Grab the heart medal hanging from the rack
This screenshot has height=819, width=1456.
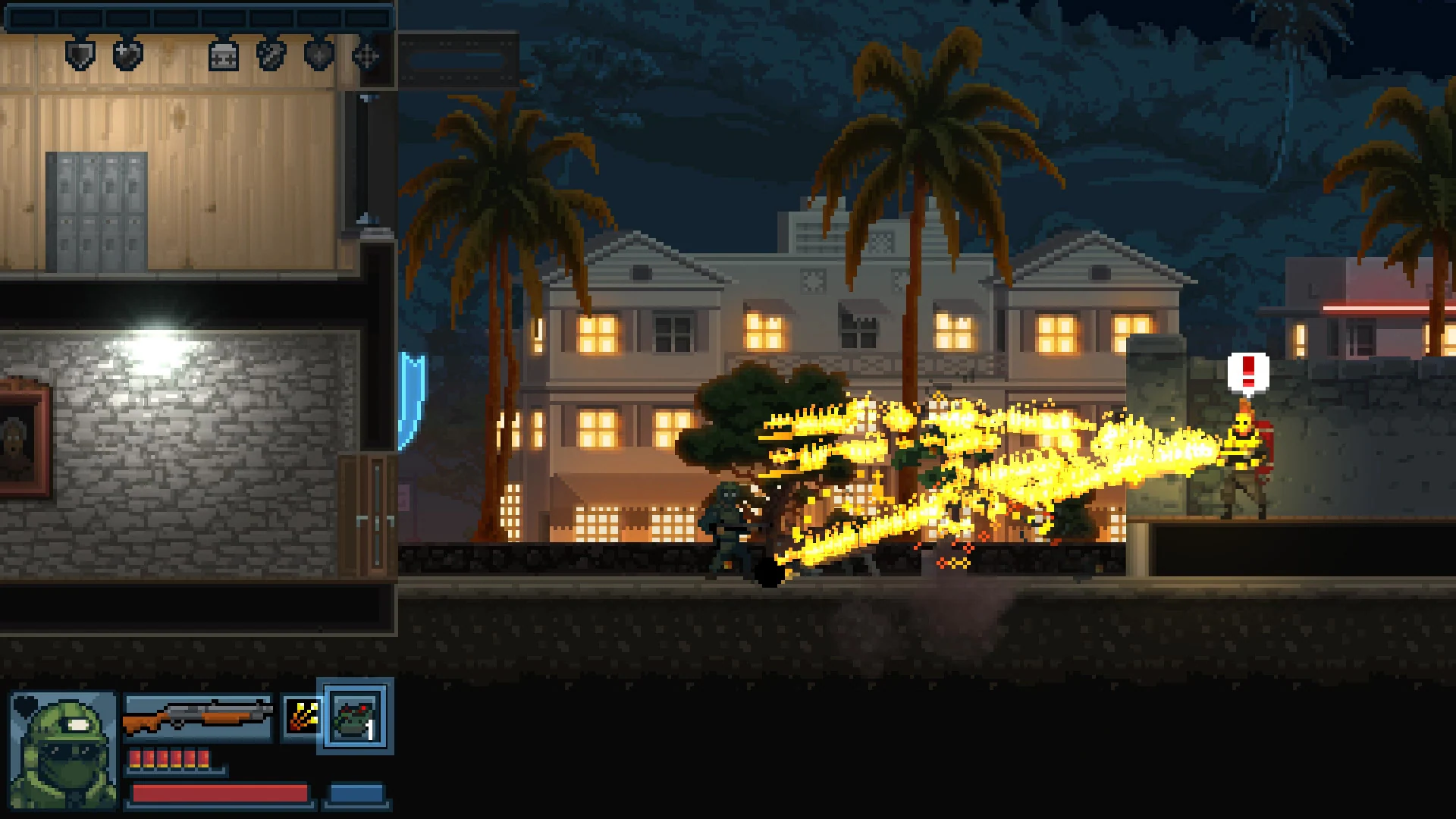127,56
